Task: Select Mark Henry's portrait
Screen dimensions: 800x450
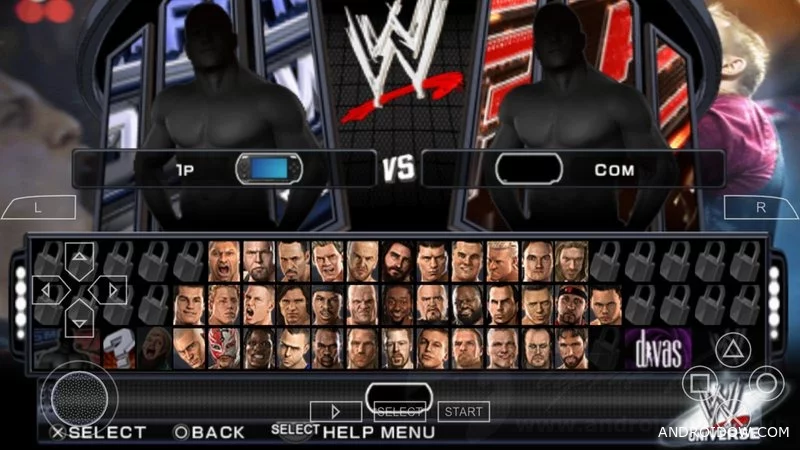Action: pyautogui.click(x=467, y=303)
